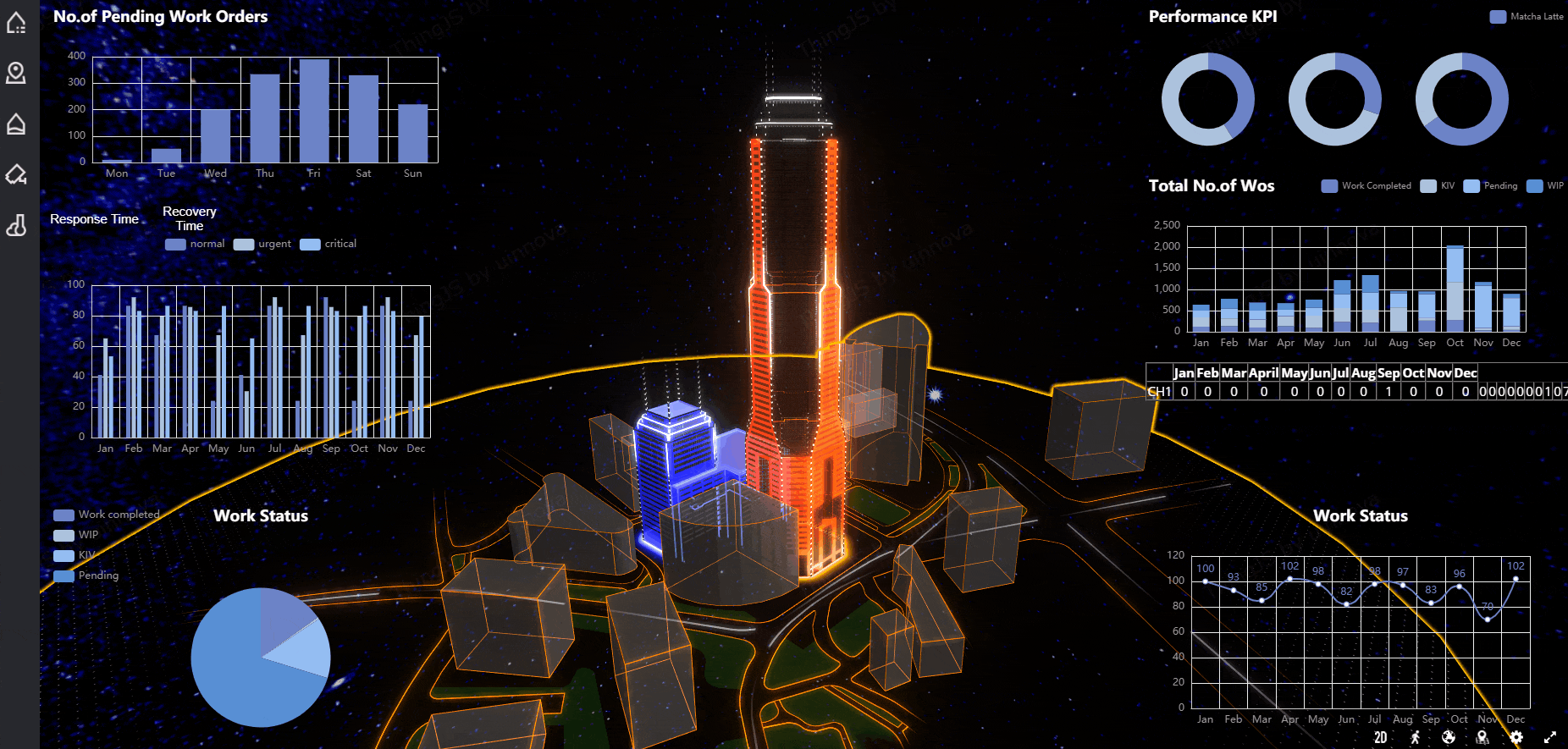Open the gear settings icon

1516,737
